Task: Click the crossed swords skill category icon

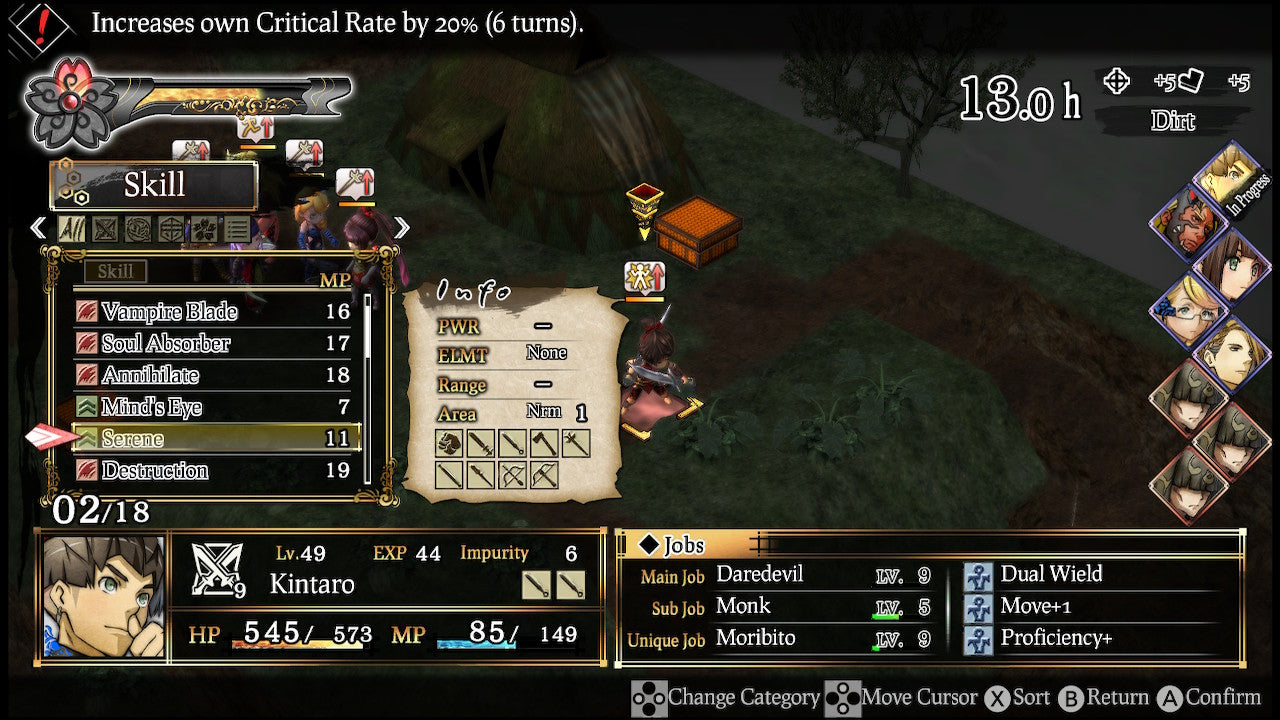Action: point(104,228)
